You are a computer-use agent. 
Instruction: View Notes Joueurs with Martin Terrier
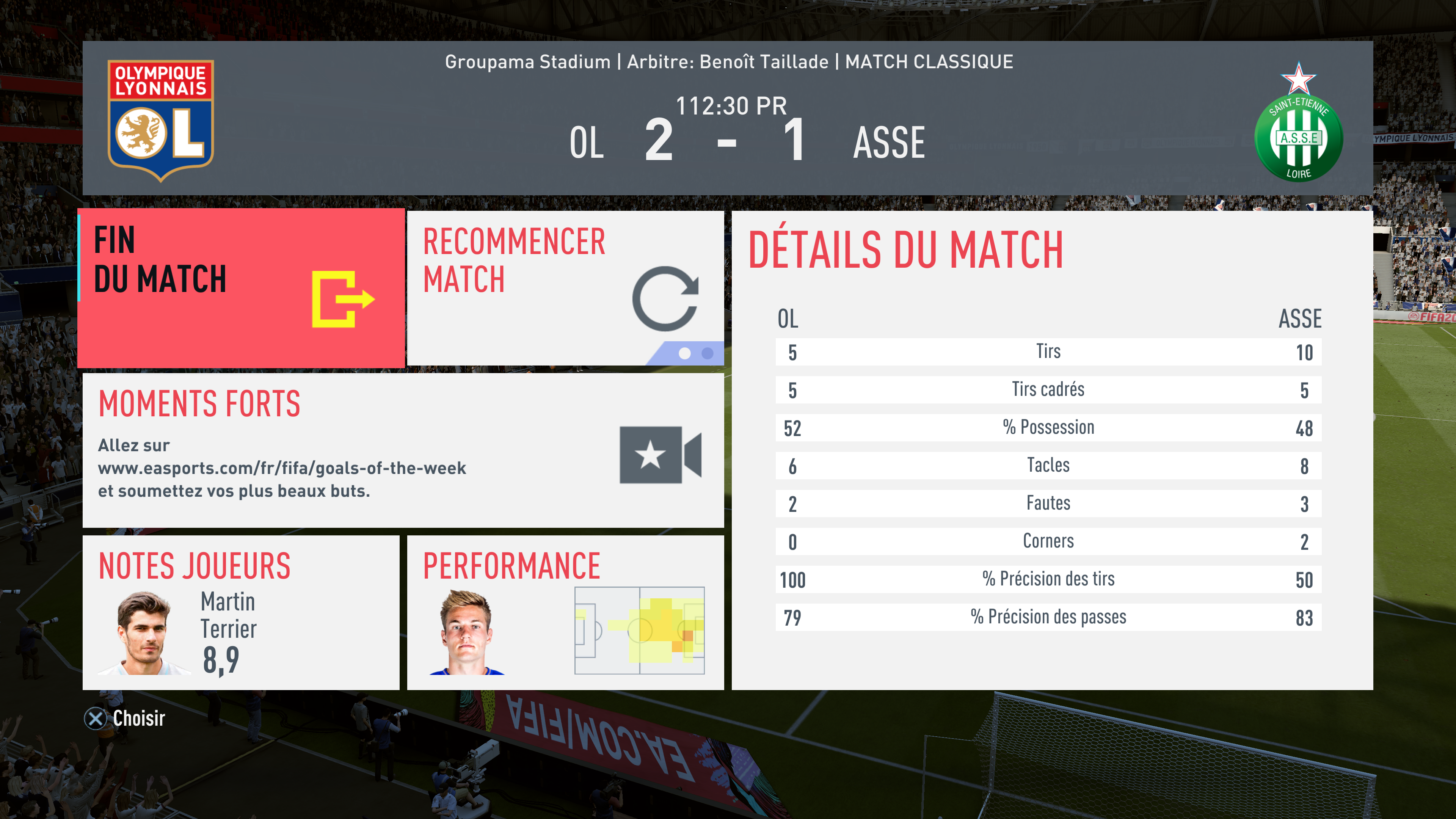[241, 612]
